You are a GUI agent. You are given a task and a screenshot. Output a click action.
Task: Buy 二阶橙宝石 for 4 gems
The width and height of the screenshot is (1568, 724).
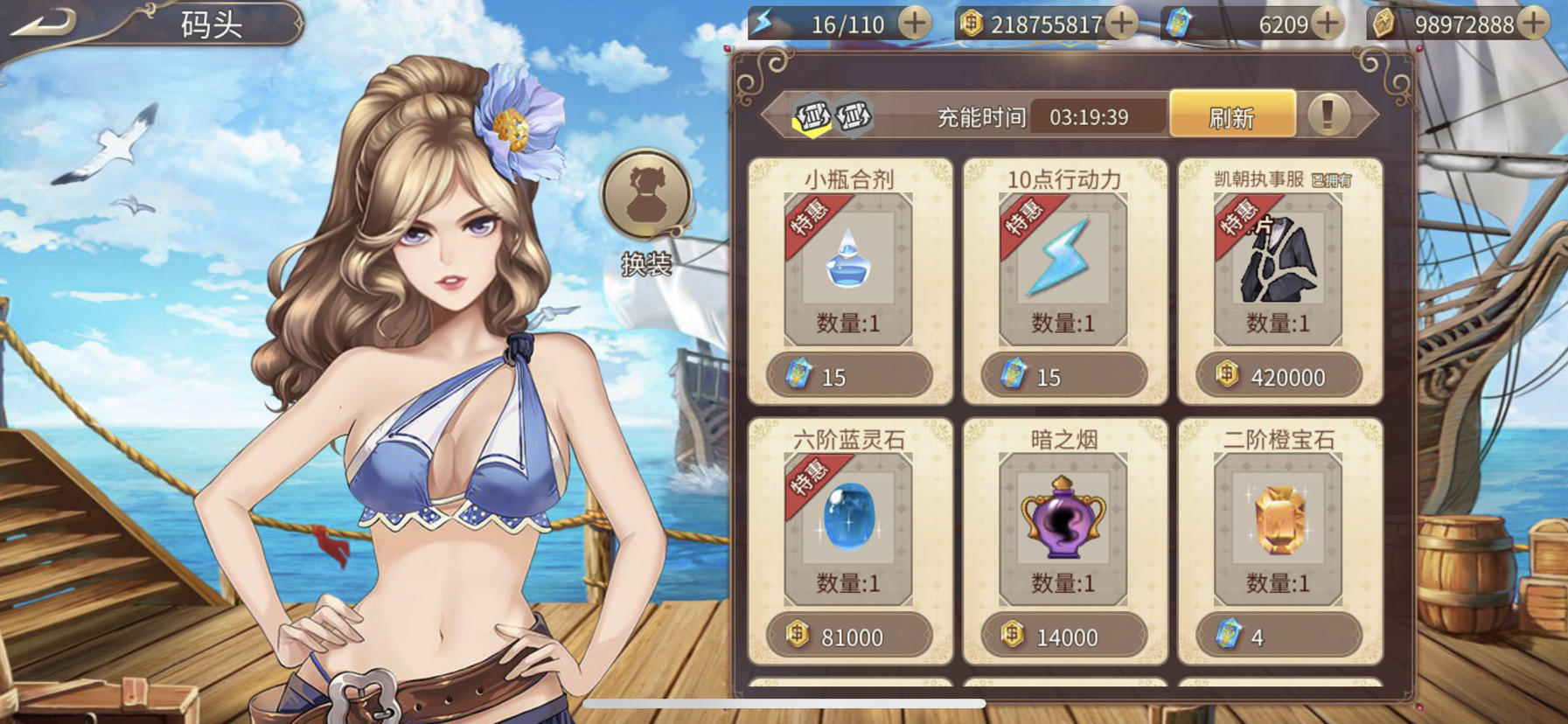click(1279, 637)
